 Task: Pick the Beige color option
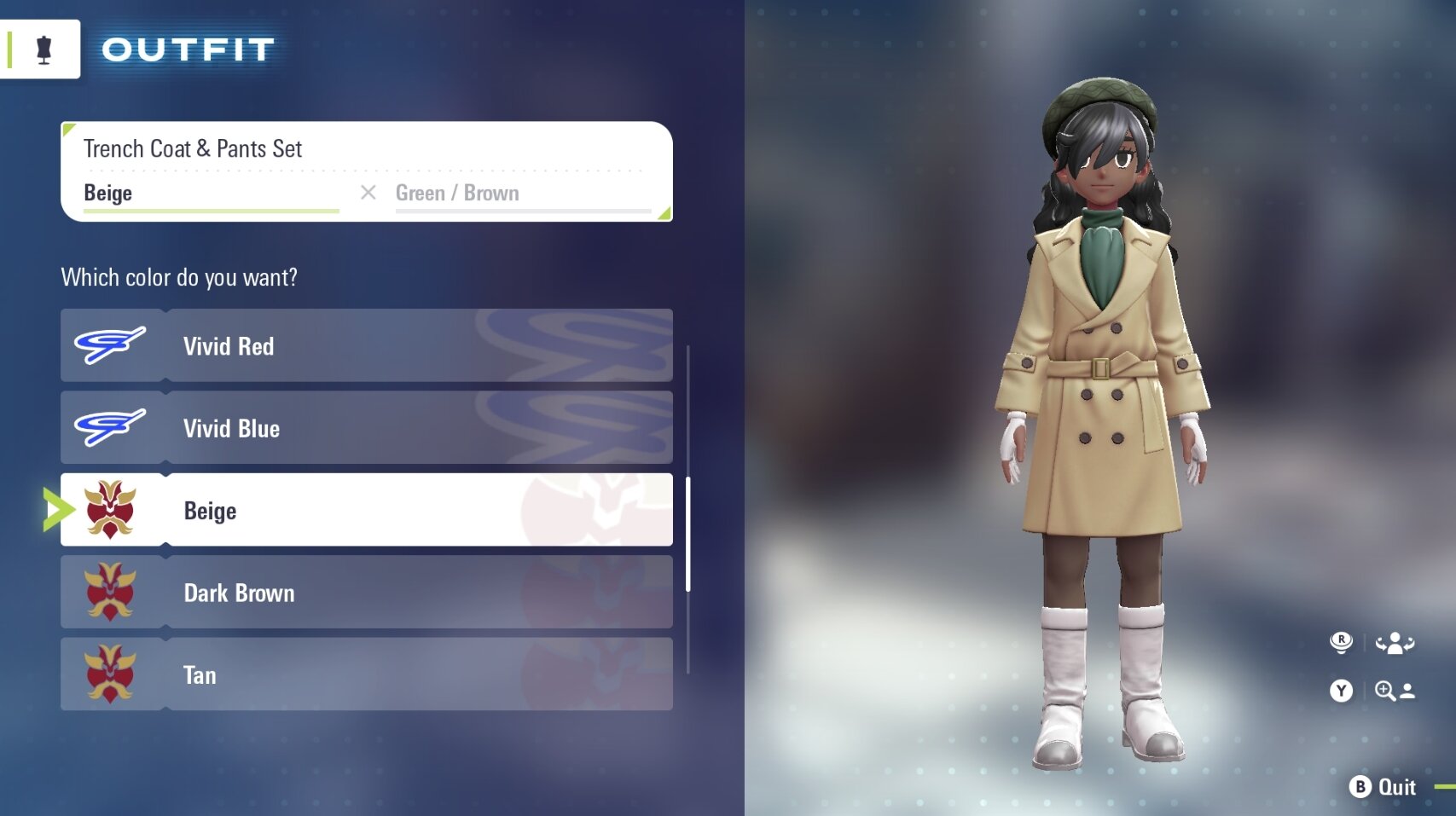(x=367, y=510)
